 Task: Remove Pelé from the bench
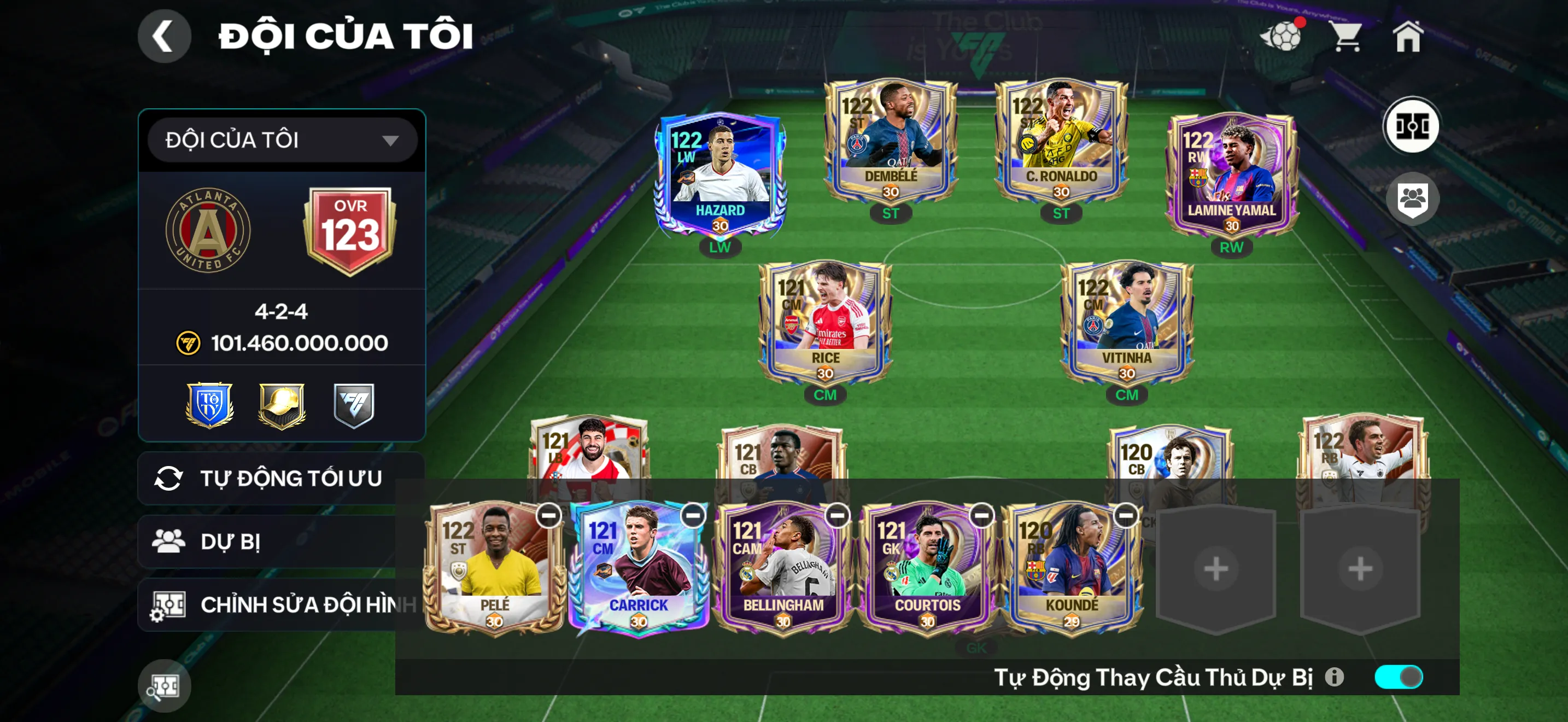click(x=548, y=516)
